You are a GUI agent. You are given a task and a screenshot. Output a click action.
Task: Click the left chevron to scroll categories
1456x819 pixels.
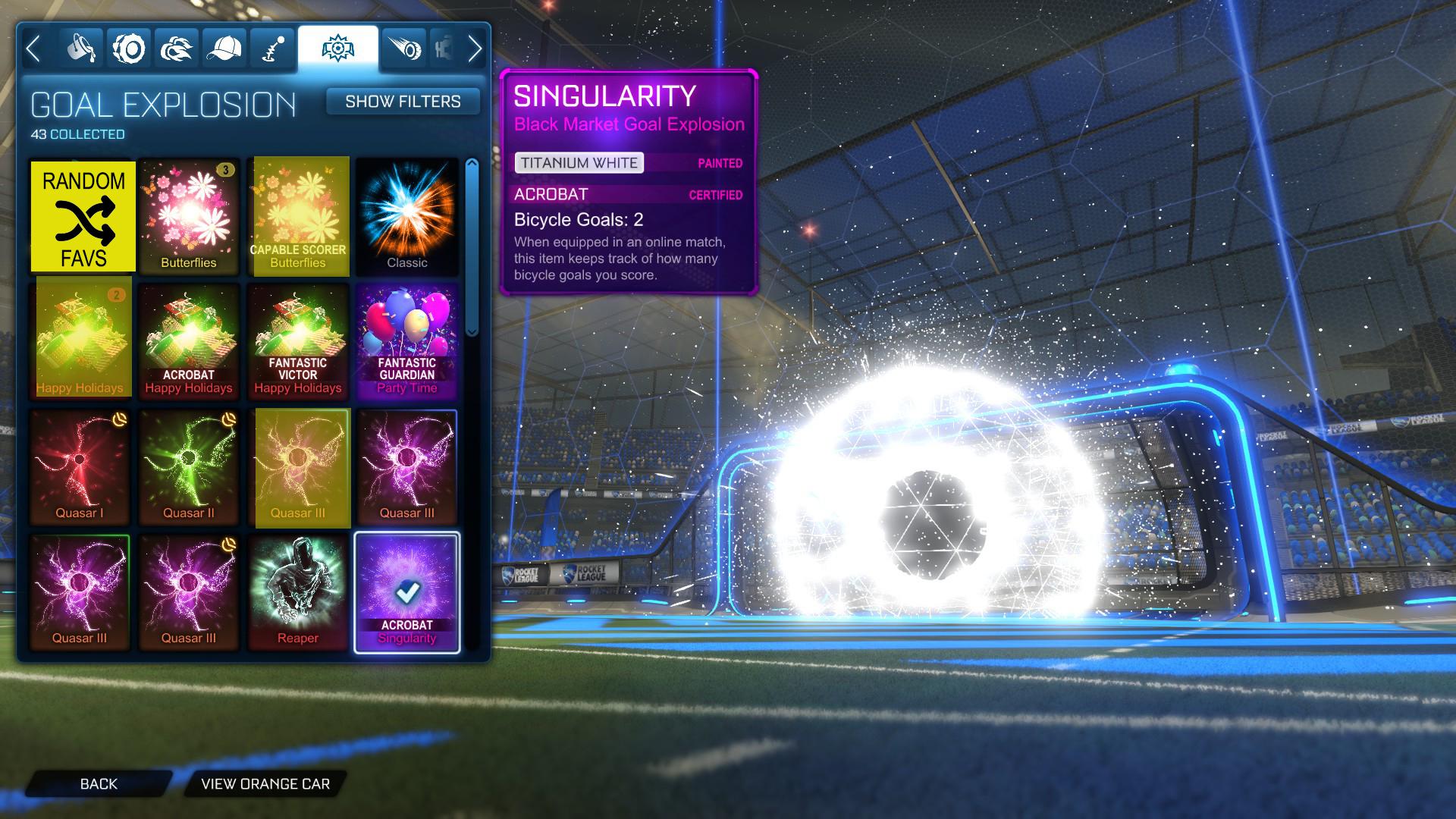[33, 48]
